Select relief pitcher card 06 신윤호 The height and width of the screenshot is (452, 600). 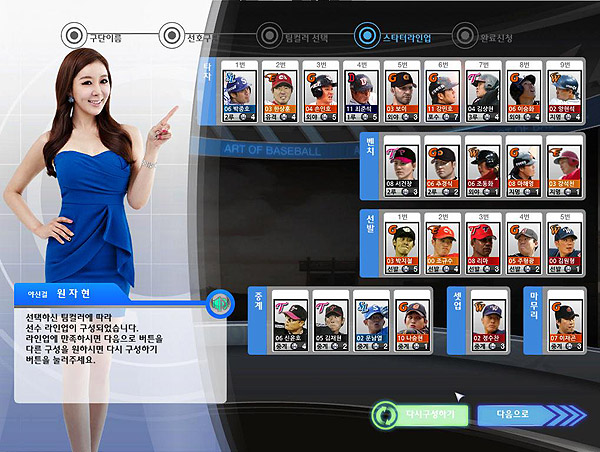click(x=293, y=324)
